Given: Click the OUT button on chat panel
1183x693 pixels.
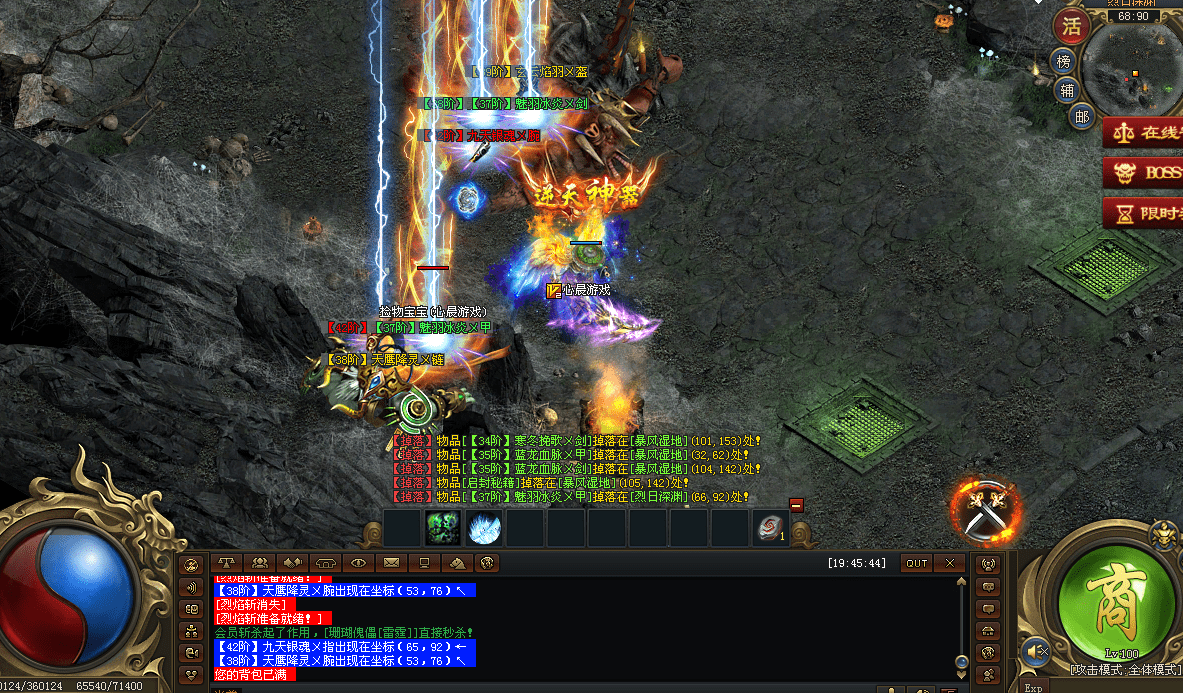Looking at the screenshot, I should pyautogui.click(x=917, y=563).
